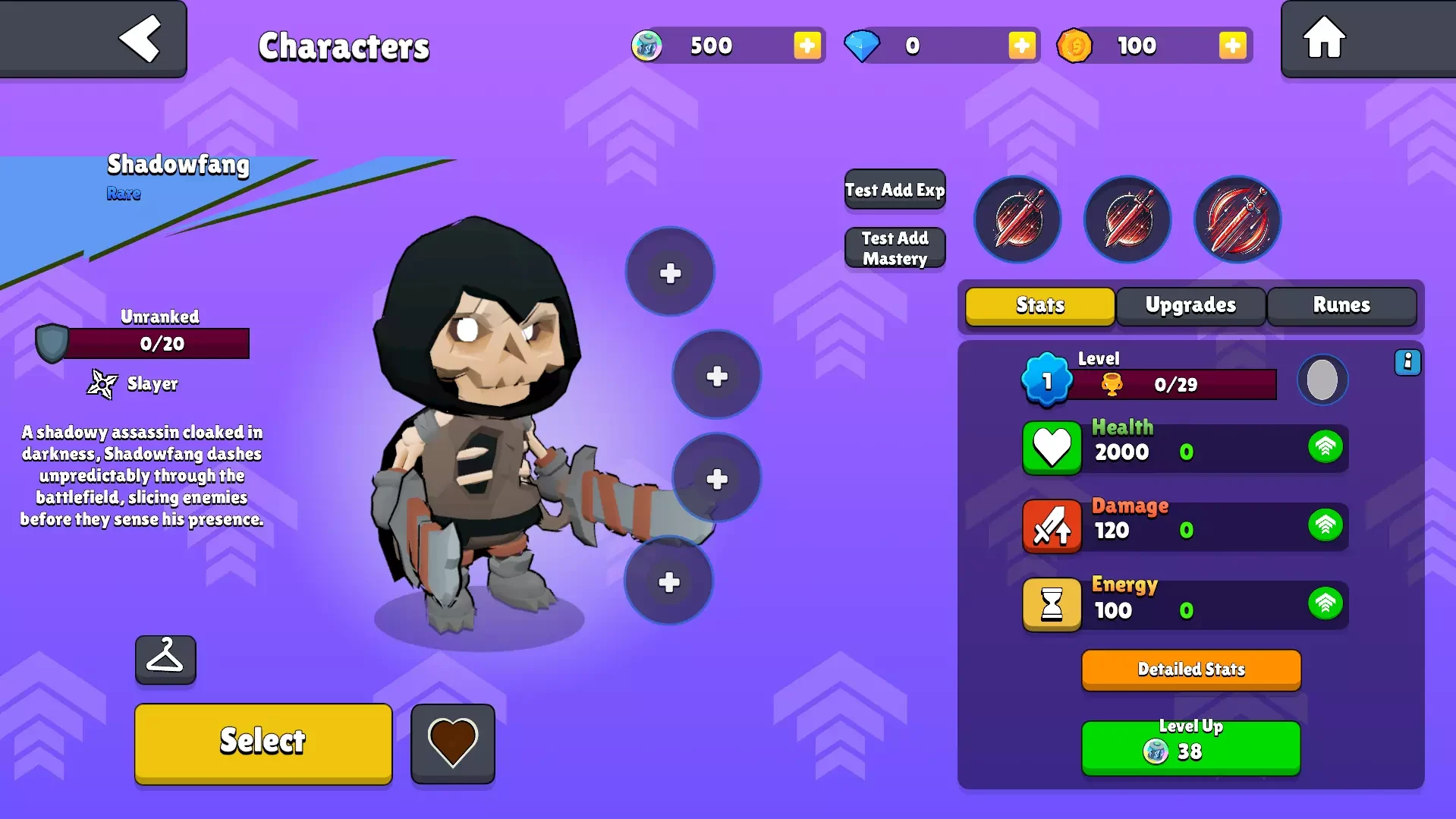Open the level info button
The height and width of the screenshot is (819, 1456).
pos(1407,362)
